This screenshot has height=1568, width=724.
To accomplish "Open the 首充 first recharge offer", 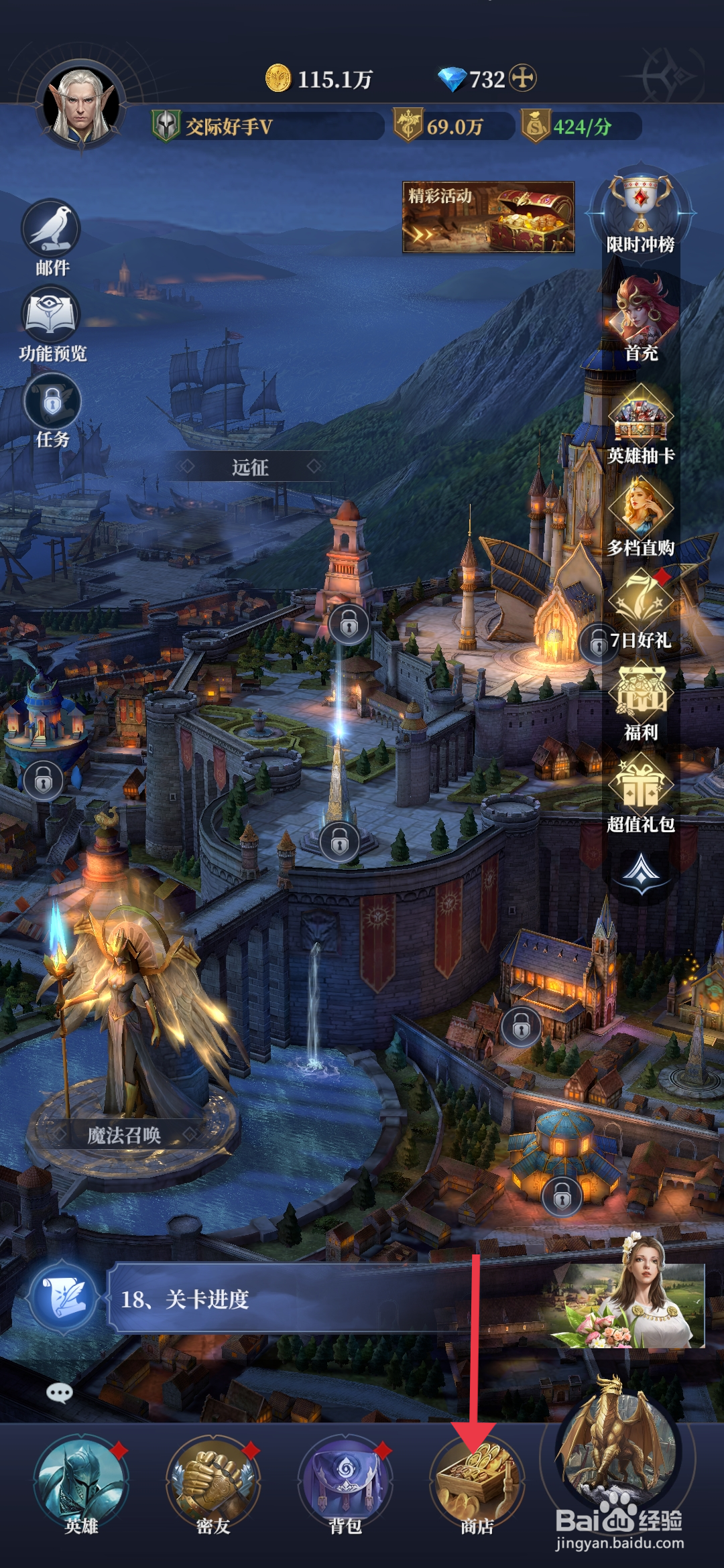I will click(x=641, y=316).
